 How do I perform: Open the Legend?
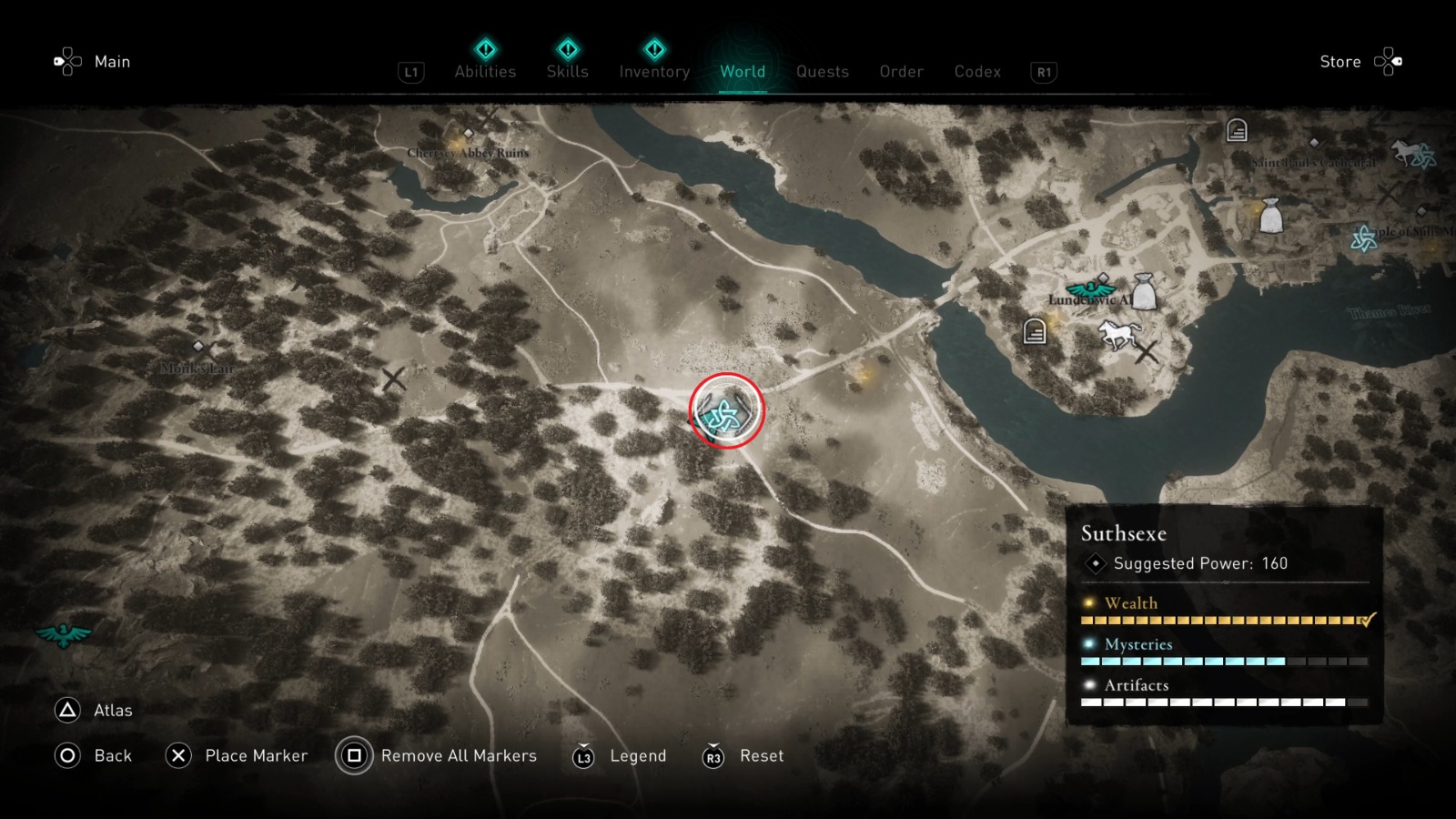(x=637, y=755)
